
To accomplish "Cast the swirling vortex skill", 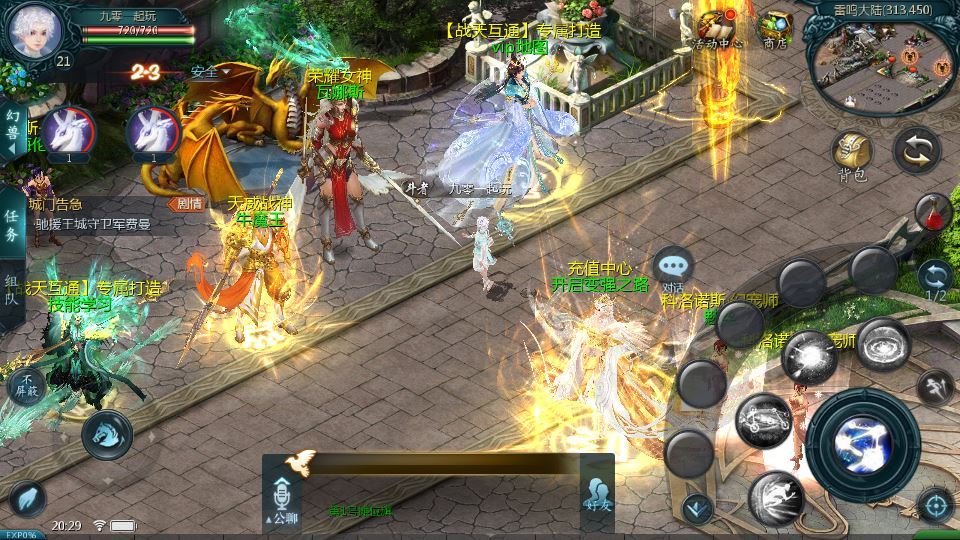I will (883, 344).
